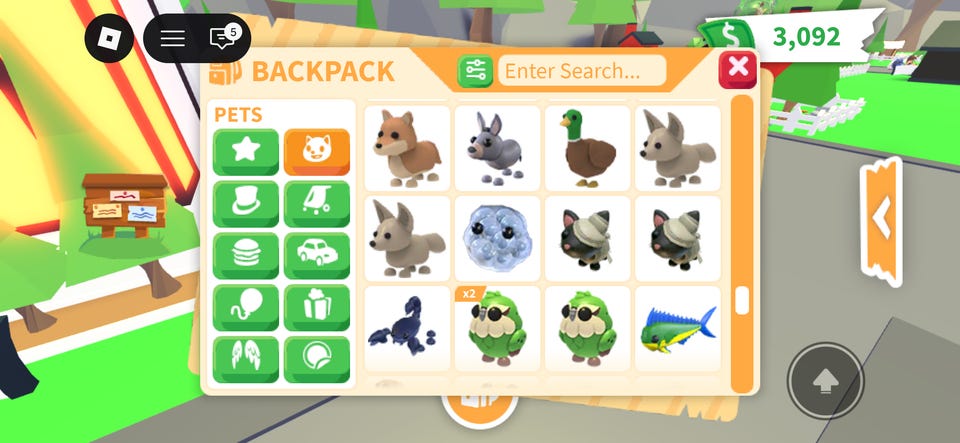The width and height of the screenshot is (960, 443).
Task: Switch to the wings category
Action: tap(245, 359)
